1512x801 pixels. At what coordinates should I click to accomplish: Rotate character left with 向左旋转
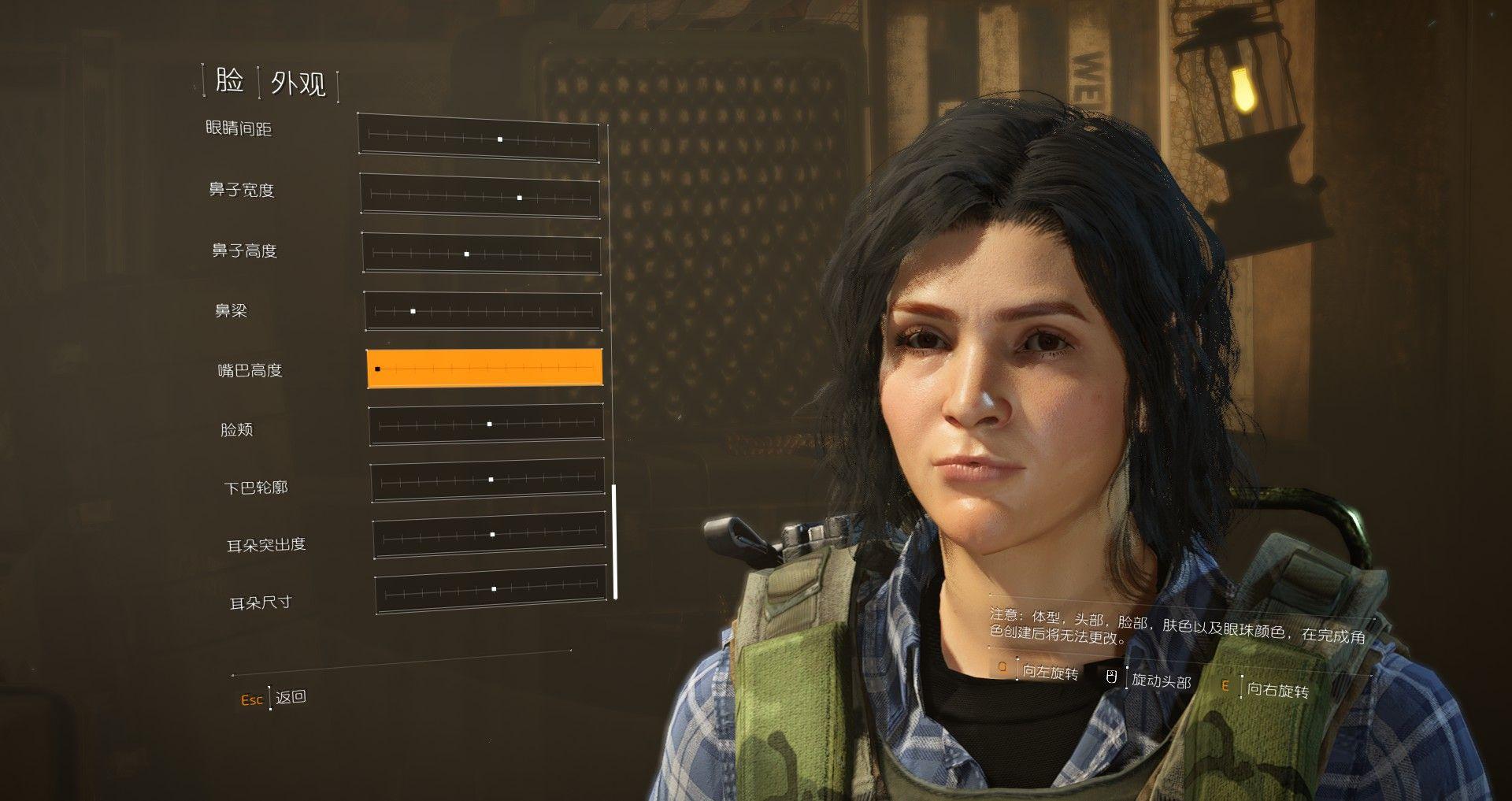1050,672
